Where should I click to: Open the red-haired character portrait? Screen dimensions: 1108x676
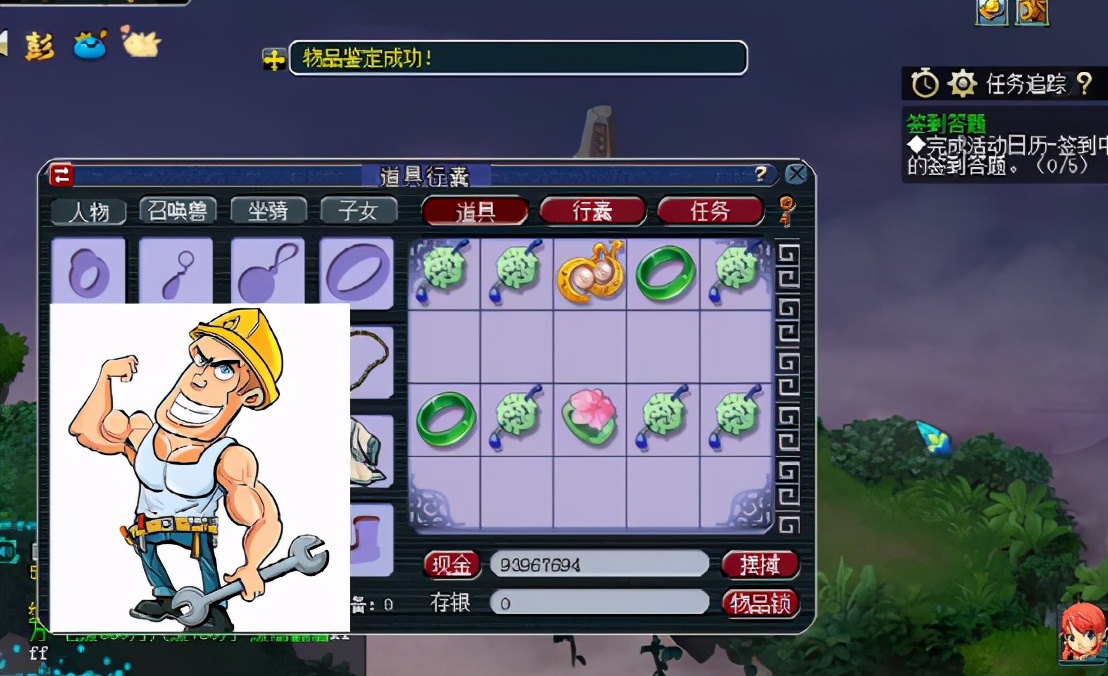click(x=1082, y=630)
